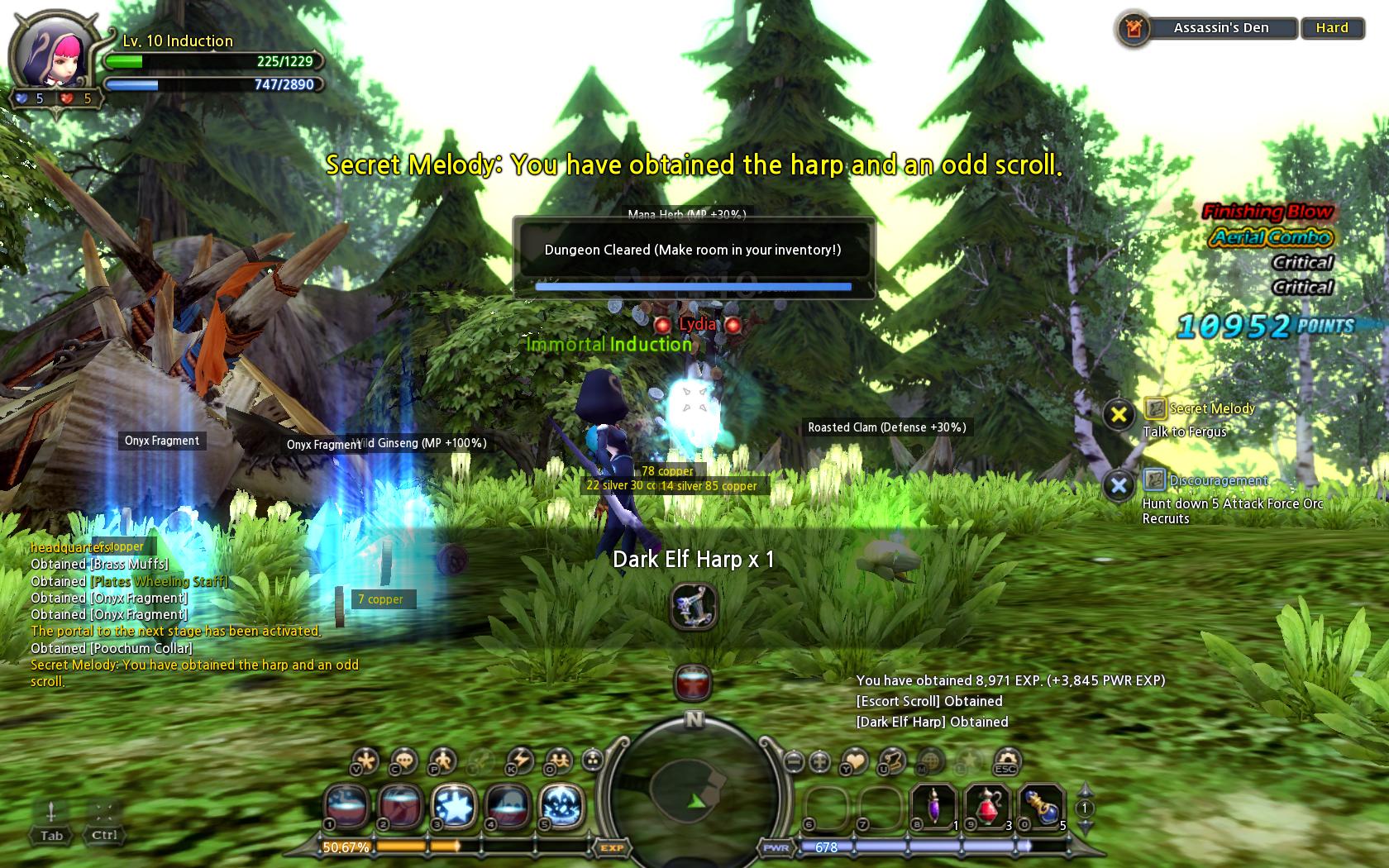Screen dimensions: 1389x868
Task: Use the blue potion in slot 0
Action: 1041,804
